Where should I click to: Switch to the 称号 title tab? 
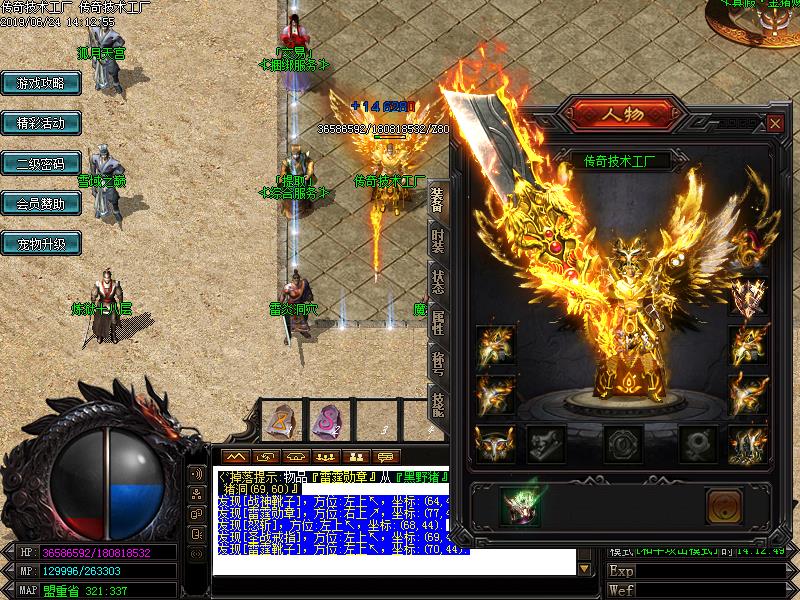coord(437,363)
